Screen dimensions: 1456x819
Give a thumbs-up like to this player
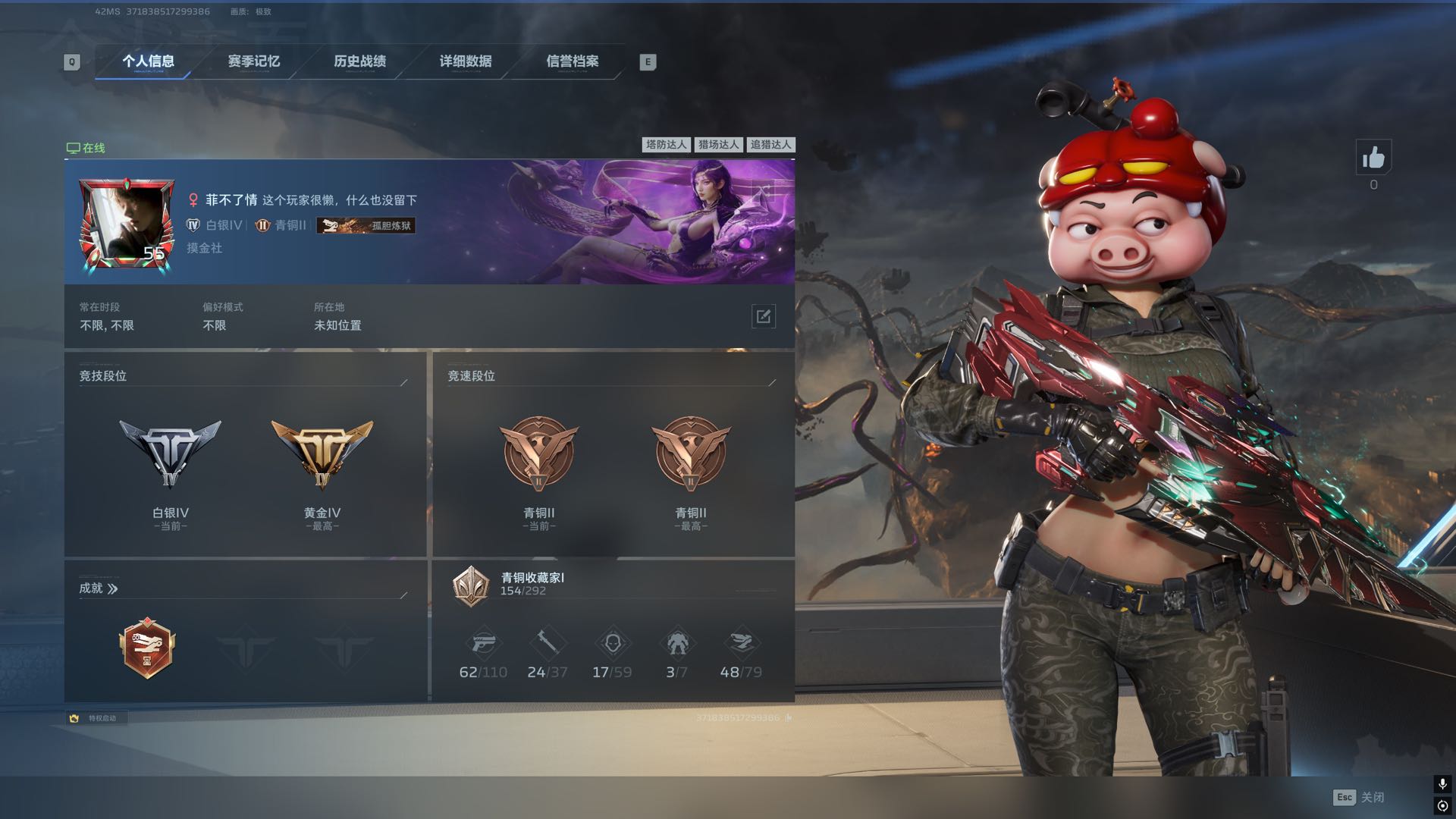[1373, 158]
